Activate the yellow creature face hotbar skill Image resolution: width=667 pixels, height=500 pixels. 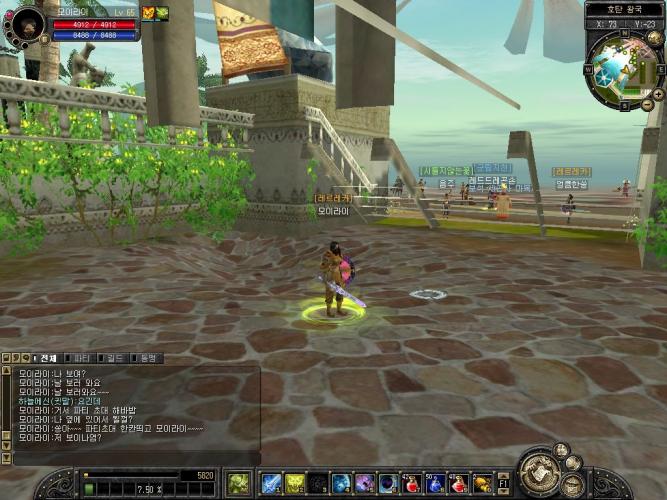point(295,484)
